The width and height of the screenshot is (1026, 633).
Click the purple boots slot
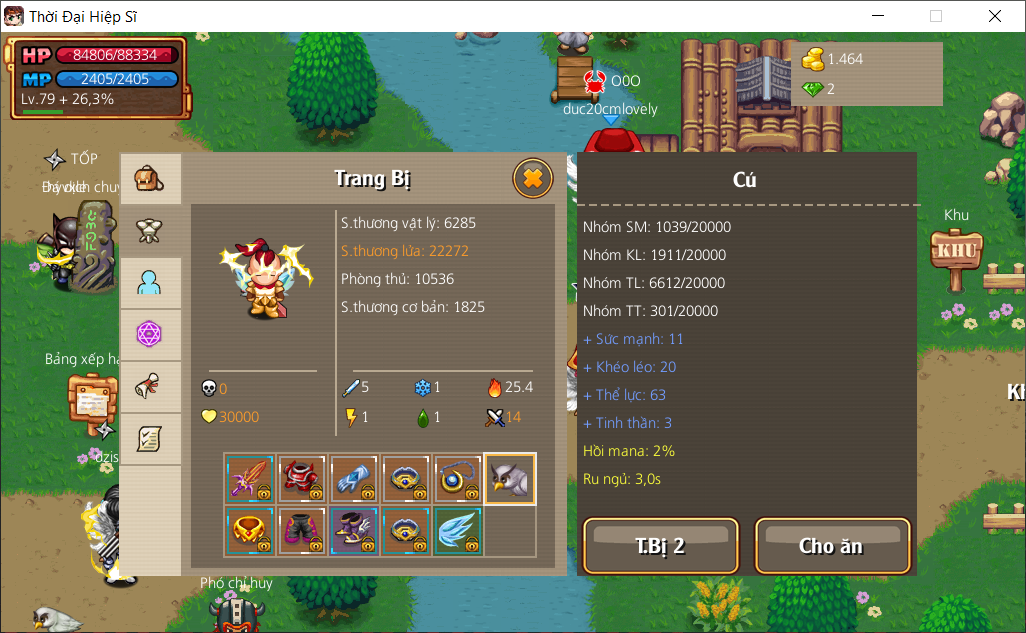pyautogui.click(x=354, y=531)
